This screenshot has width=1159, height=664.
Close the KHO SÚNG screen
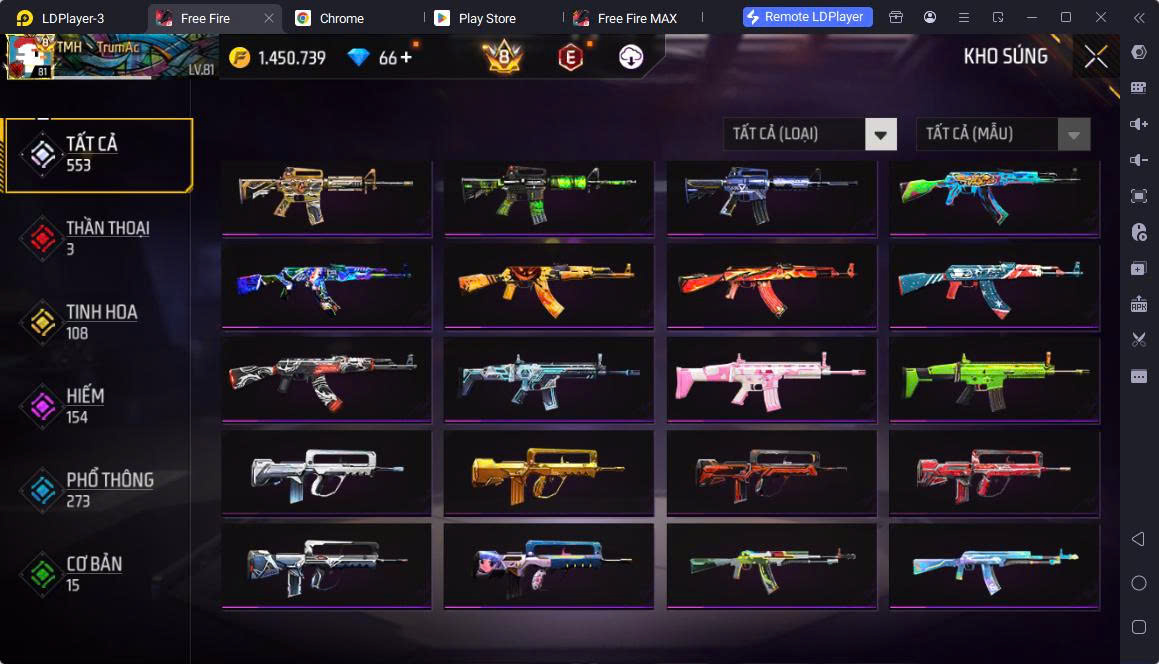tap(1096, 57)
